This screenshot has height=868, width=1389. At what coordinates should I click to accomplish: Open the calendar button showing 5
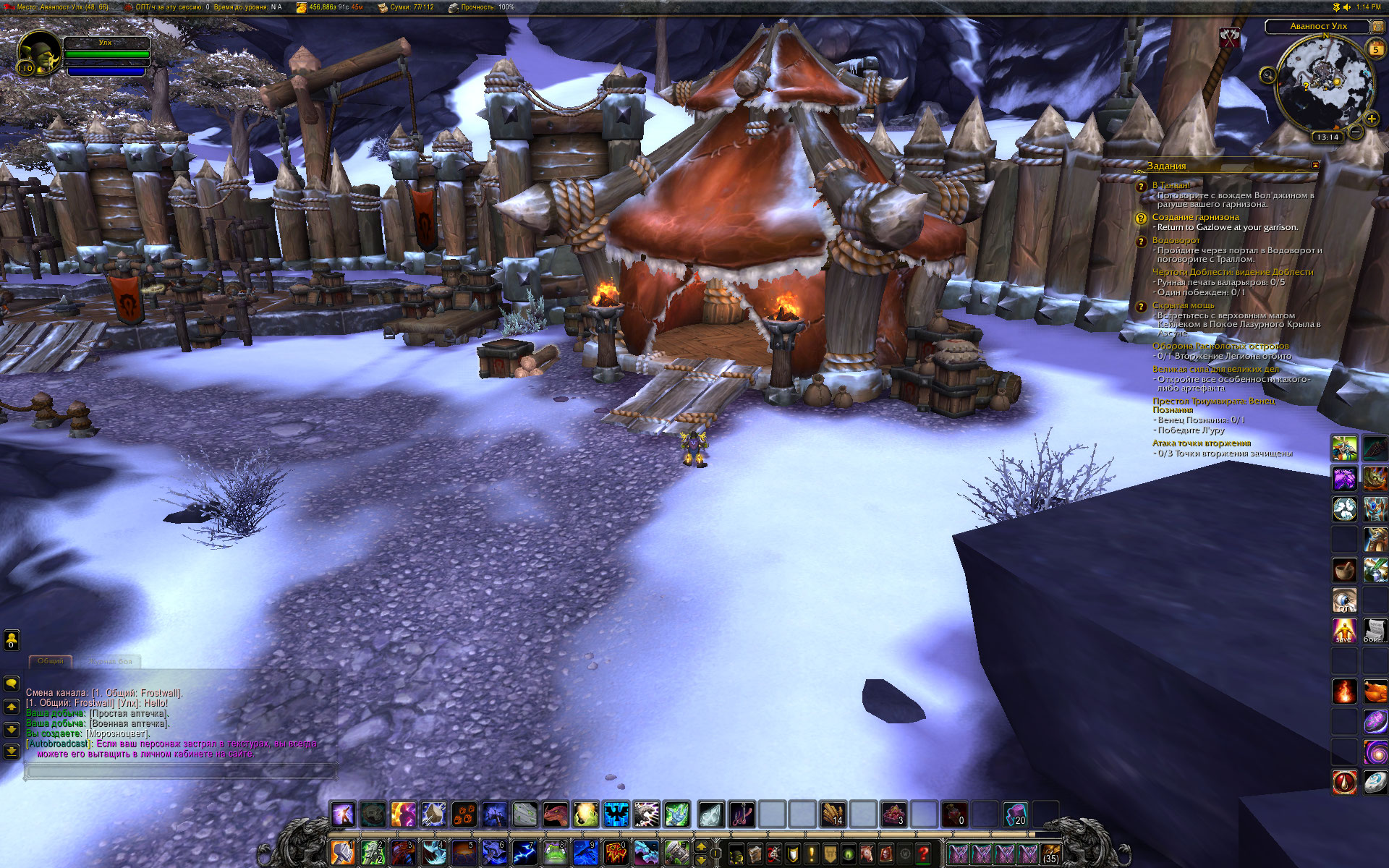coord(1375,49)
